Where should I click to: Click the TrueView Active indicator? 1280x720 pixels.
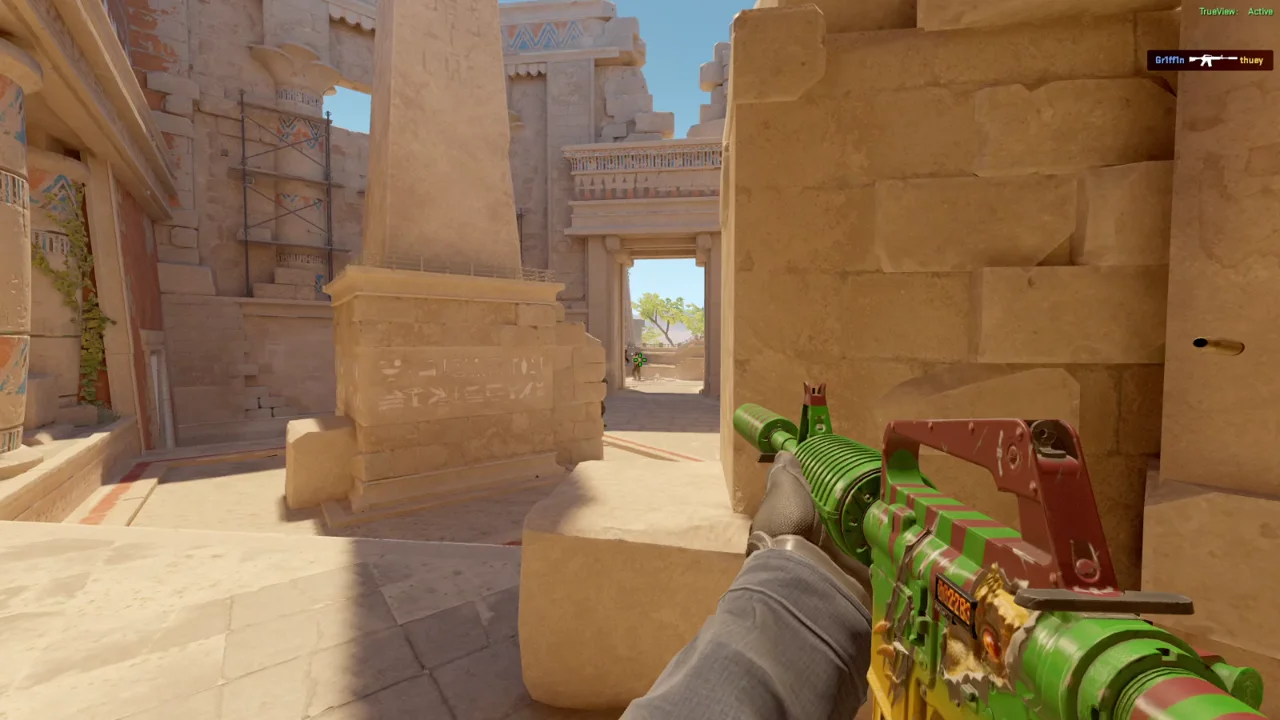tap(1235, 12)
